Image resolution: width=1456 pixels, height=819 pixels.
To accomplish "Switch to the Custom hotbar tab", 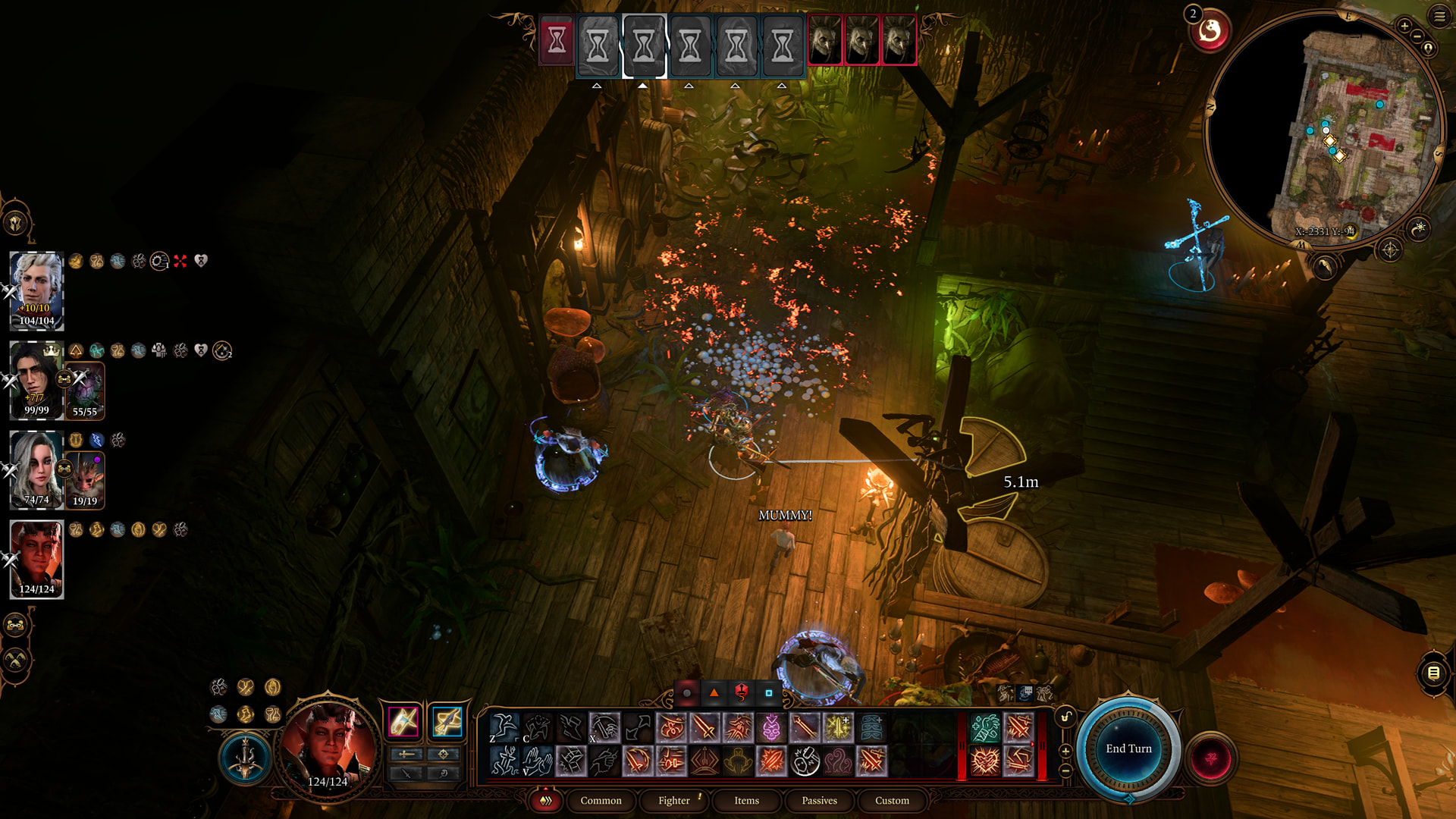I will 892,800.
